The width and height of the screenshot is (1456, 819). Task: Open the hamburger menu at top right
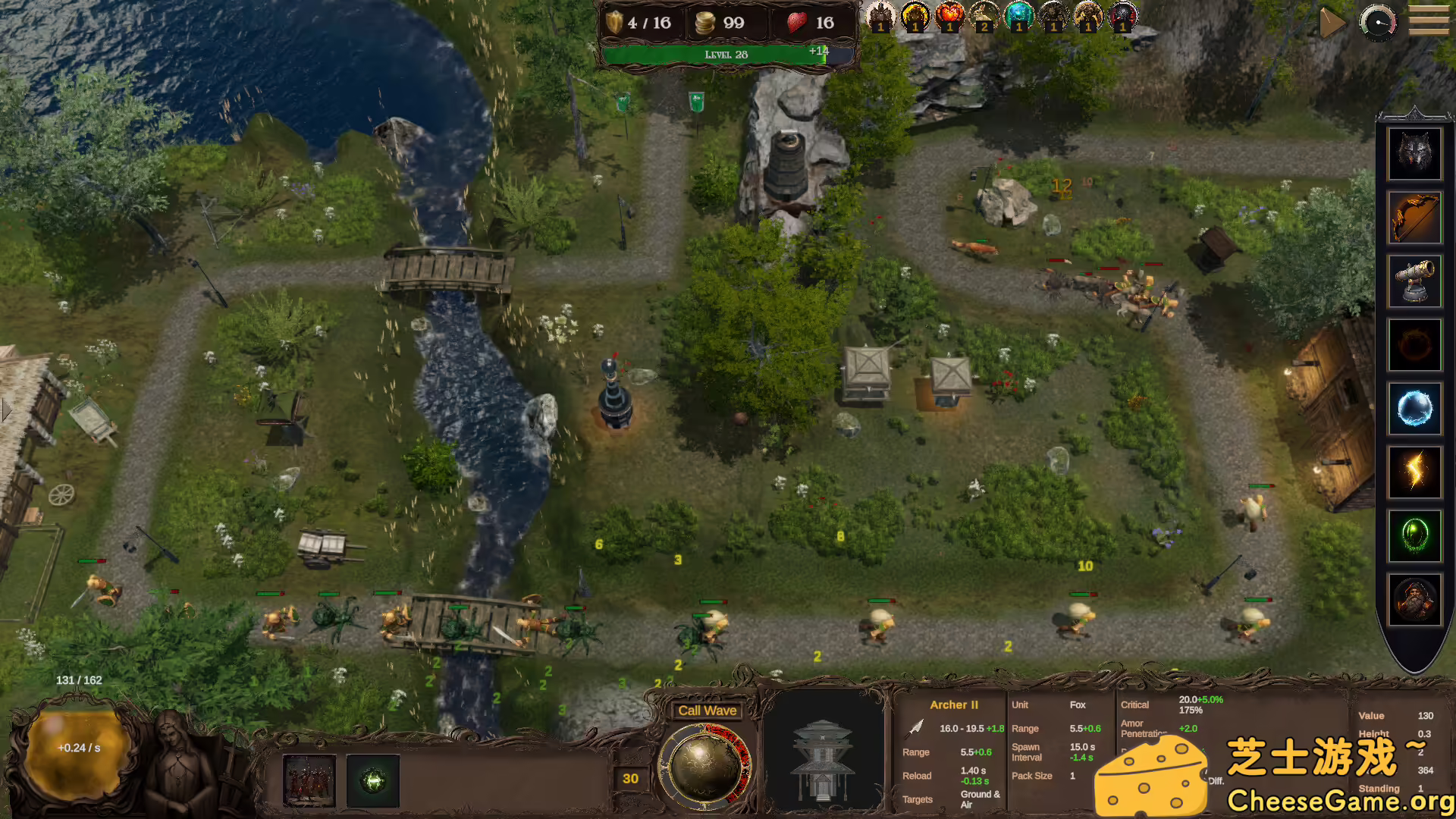1427,19
